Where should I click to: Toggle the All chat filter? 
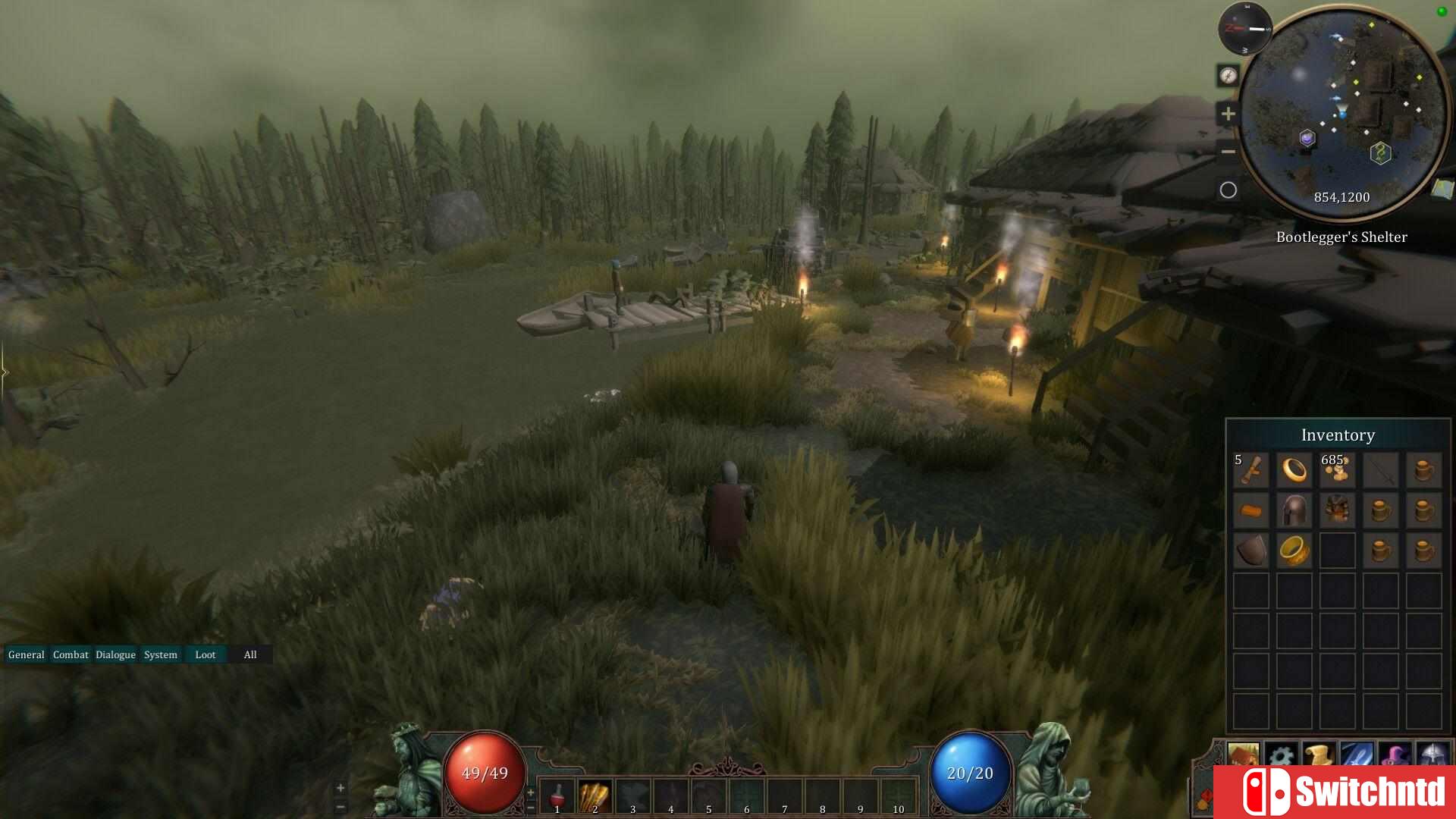click(x=250, y=654)
